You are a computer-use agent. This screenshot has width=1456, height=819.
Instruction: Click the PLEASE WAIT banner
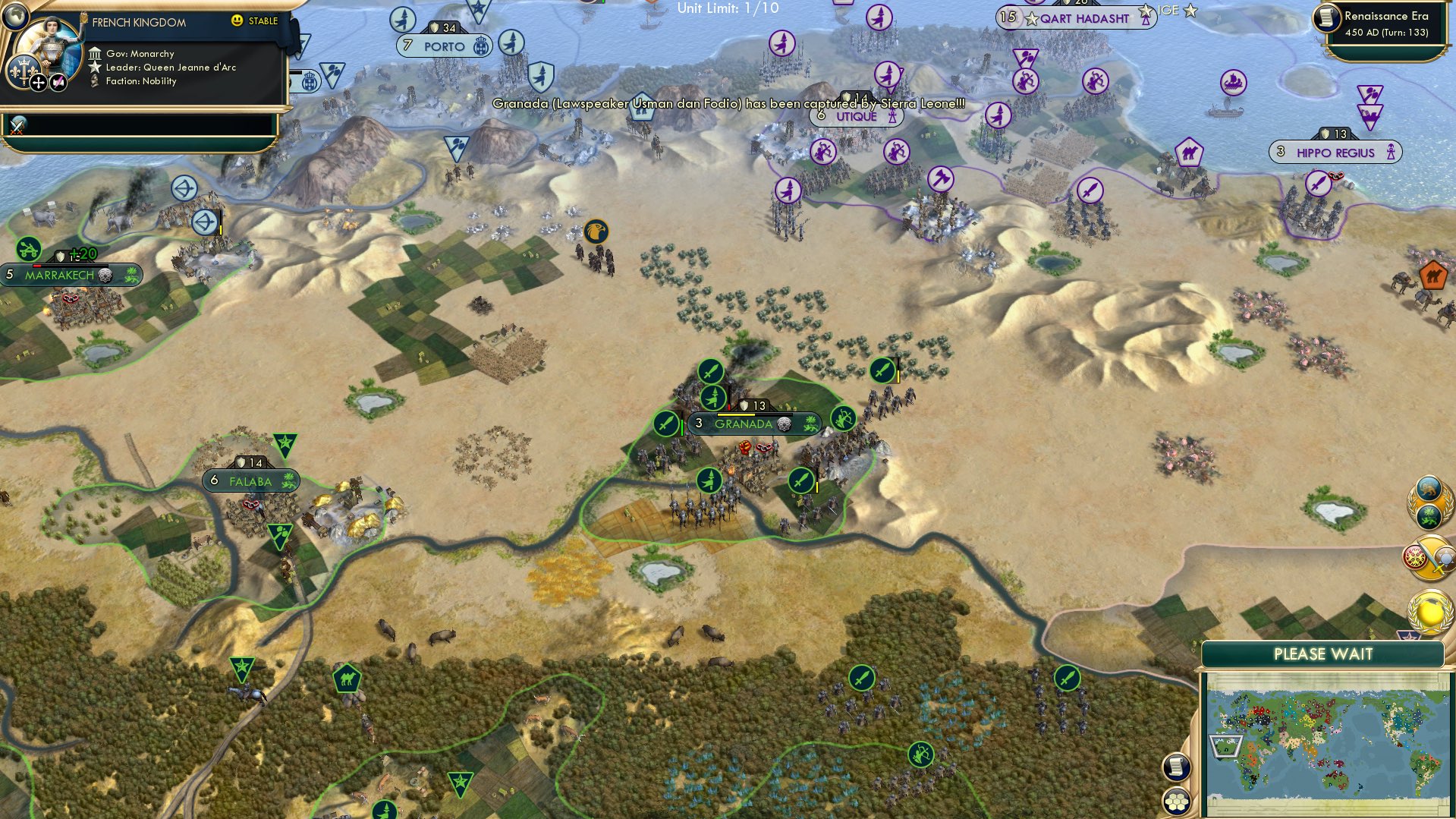click(1324, 654)
